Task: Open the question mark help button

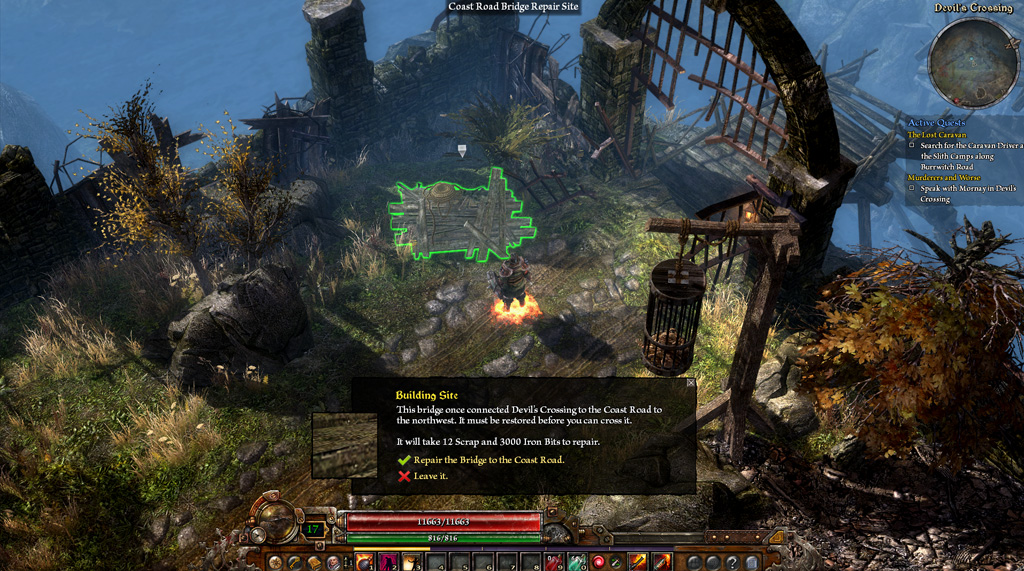Action: [x=732, y=562]
